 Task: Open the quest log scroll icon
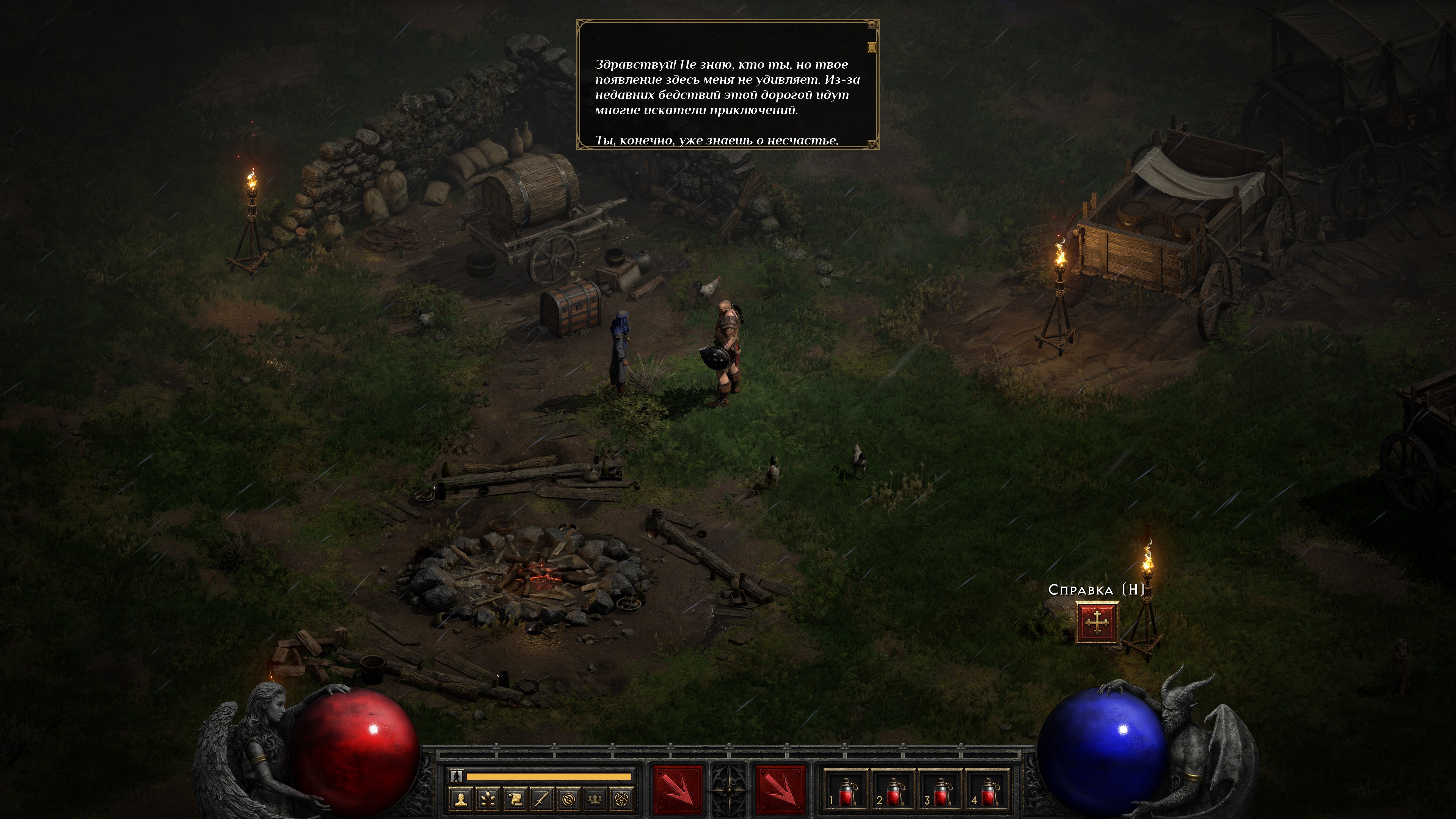(516, 799)
